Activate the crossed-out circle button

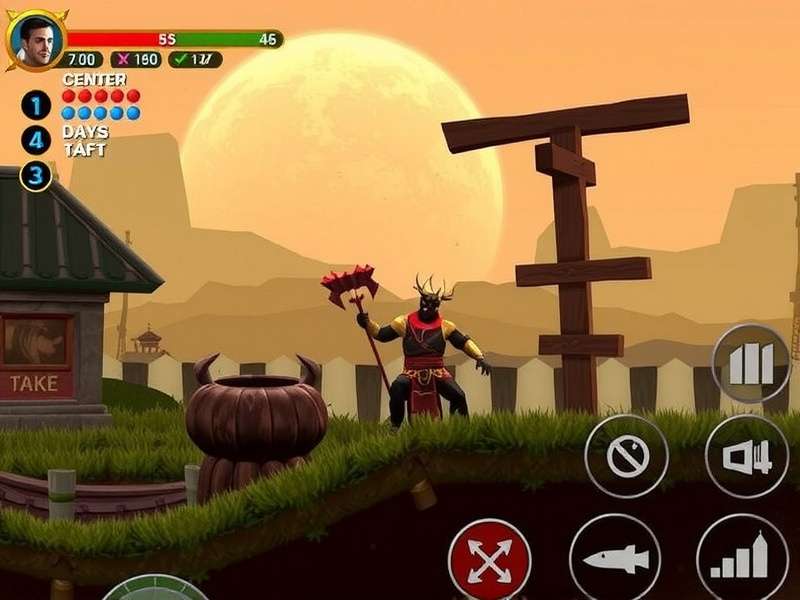(627, 456)
